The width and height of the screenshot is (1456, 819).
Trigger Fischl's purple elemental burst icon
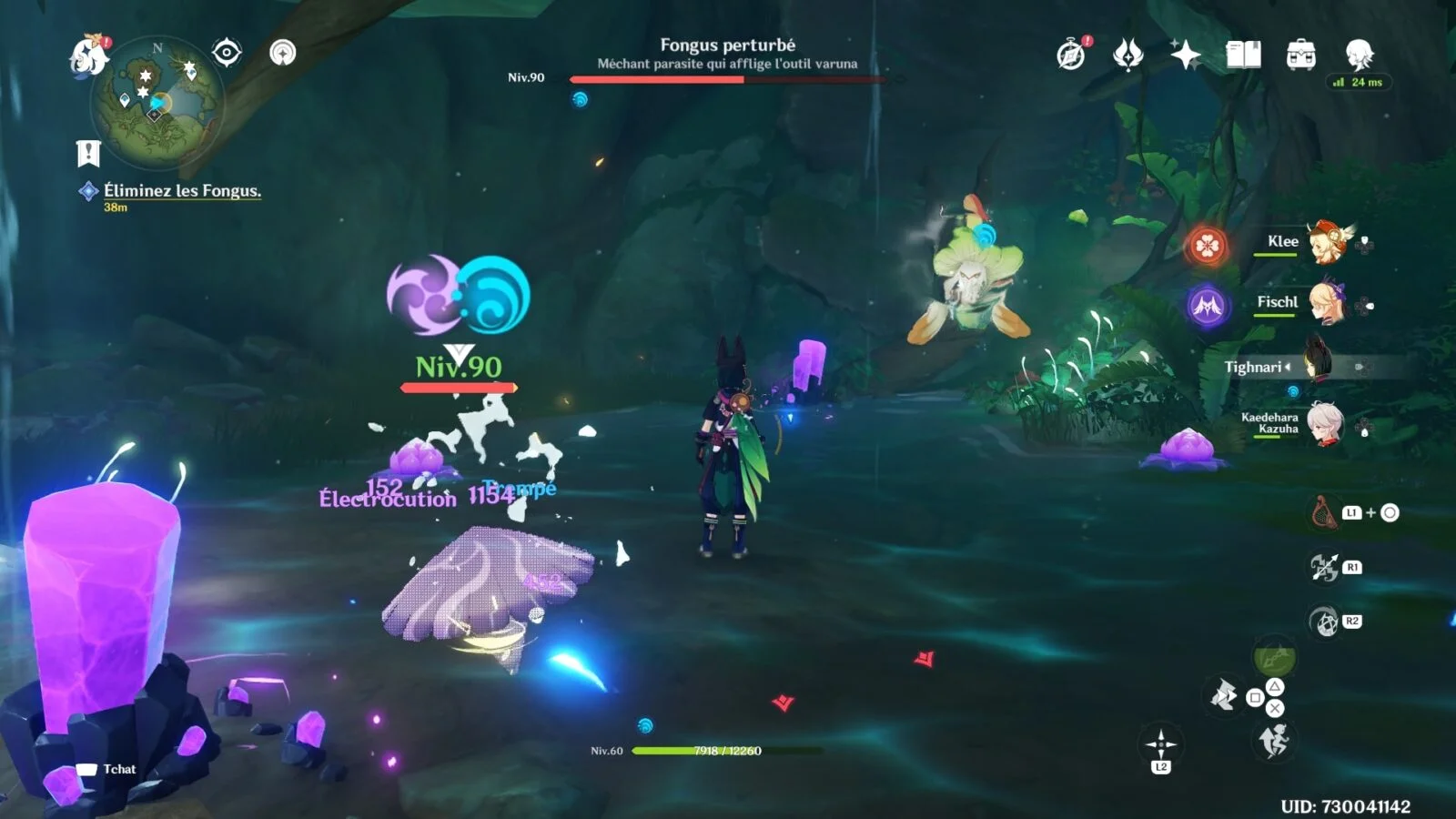tap(1208, 306)
